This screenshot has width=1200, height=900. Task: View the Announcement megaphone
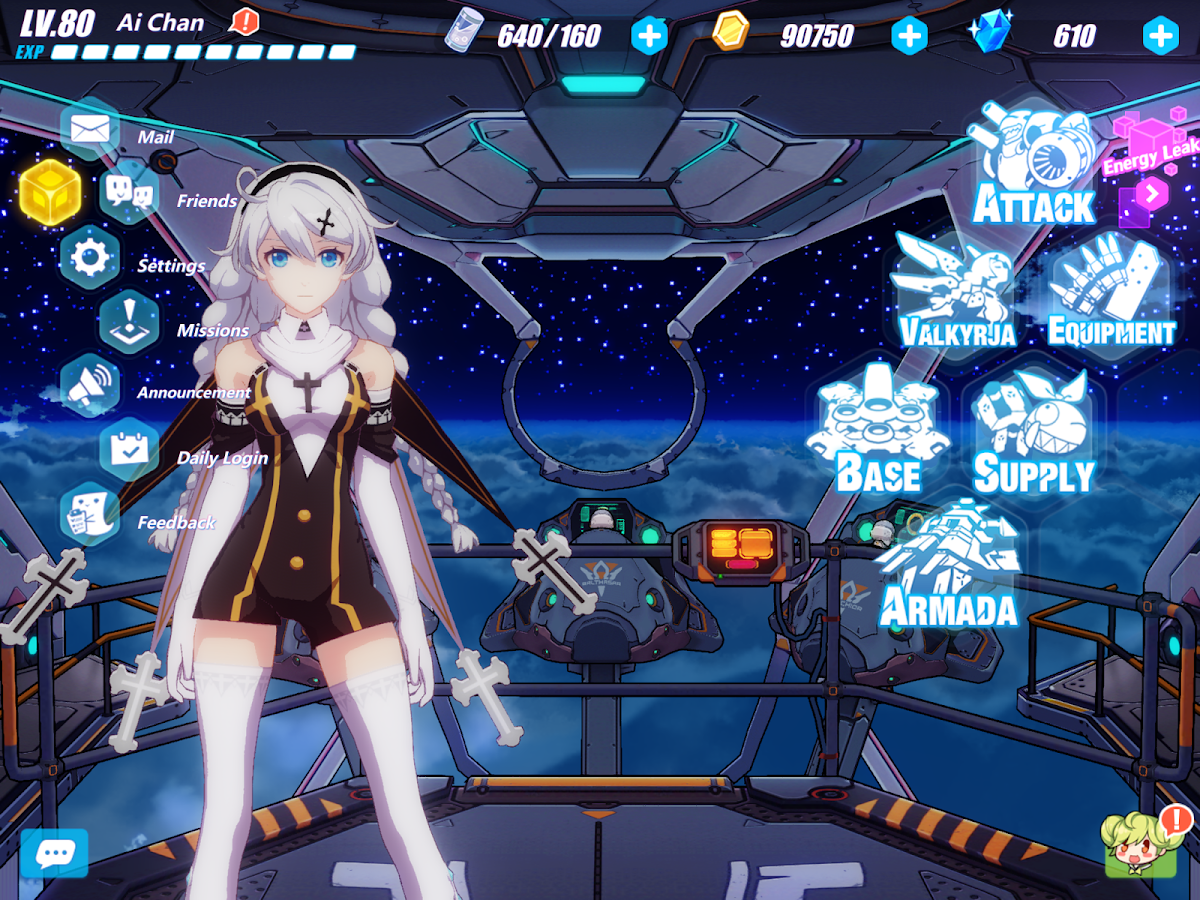point(90,385)
